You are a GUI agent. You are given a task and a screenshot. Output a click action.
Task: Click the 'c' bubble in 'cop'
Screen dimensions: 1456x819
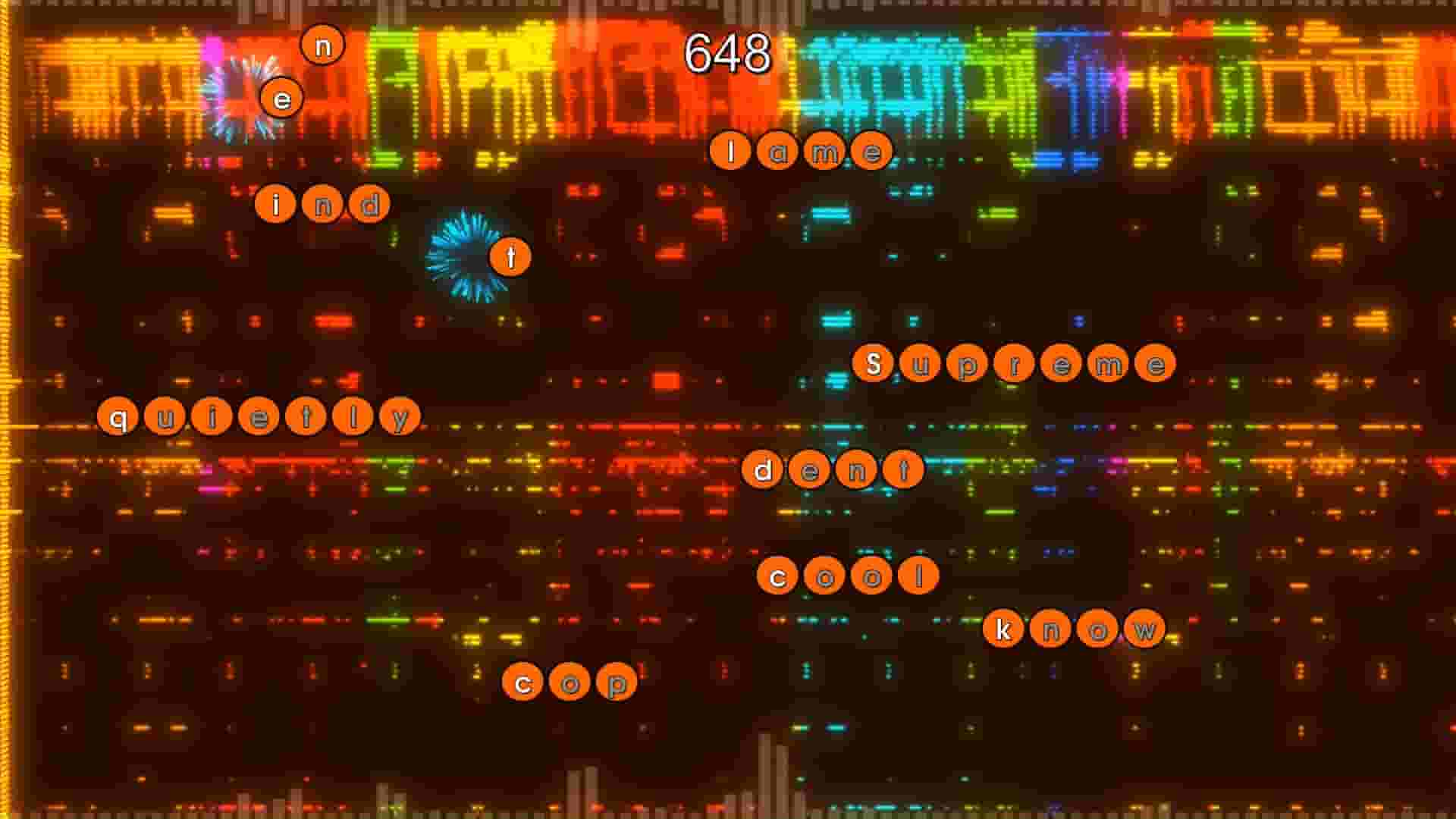tap(521, 682)
